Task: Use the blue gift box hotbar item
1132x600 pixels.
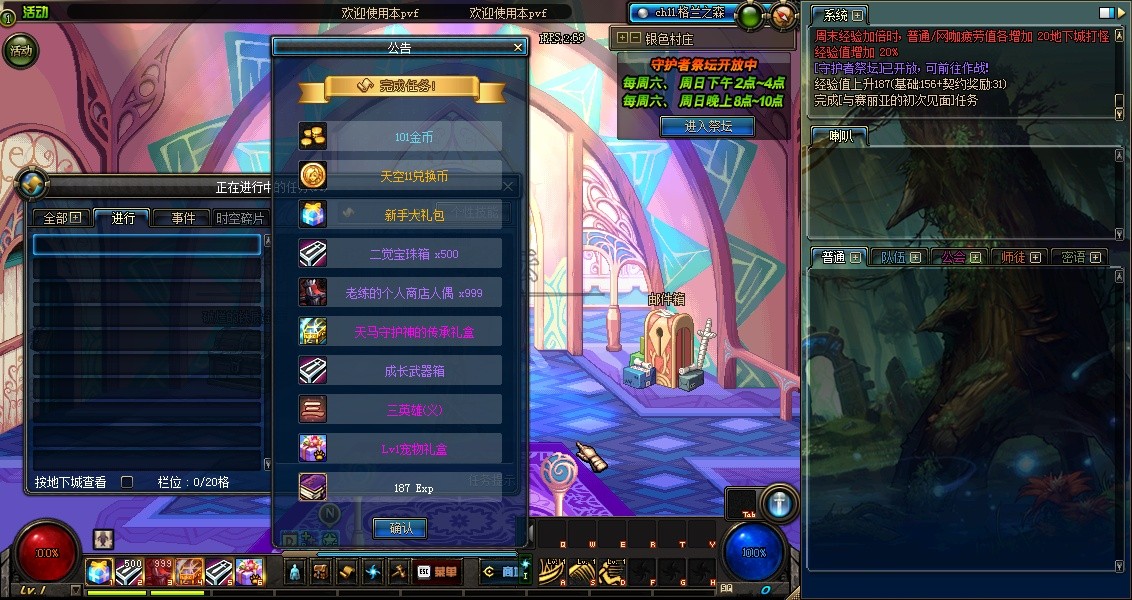Action: (100, 572)
